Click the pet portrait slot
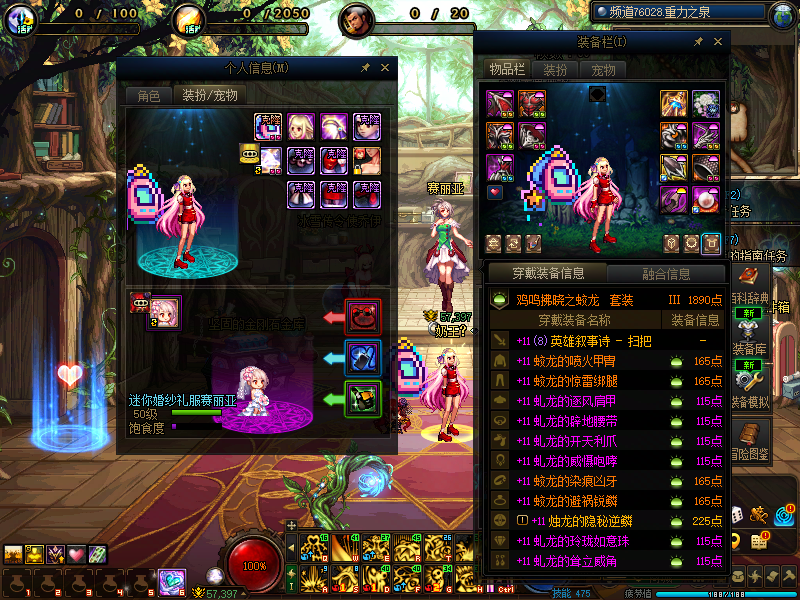The width and height of the screenshot is (800, 600). [165, 313]
